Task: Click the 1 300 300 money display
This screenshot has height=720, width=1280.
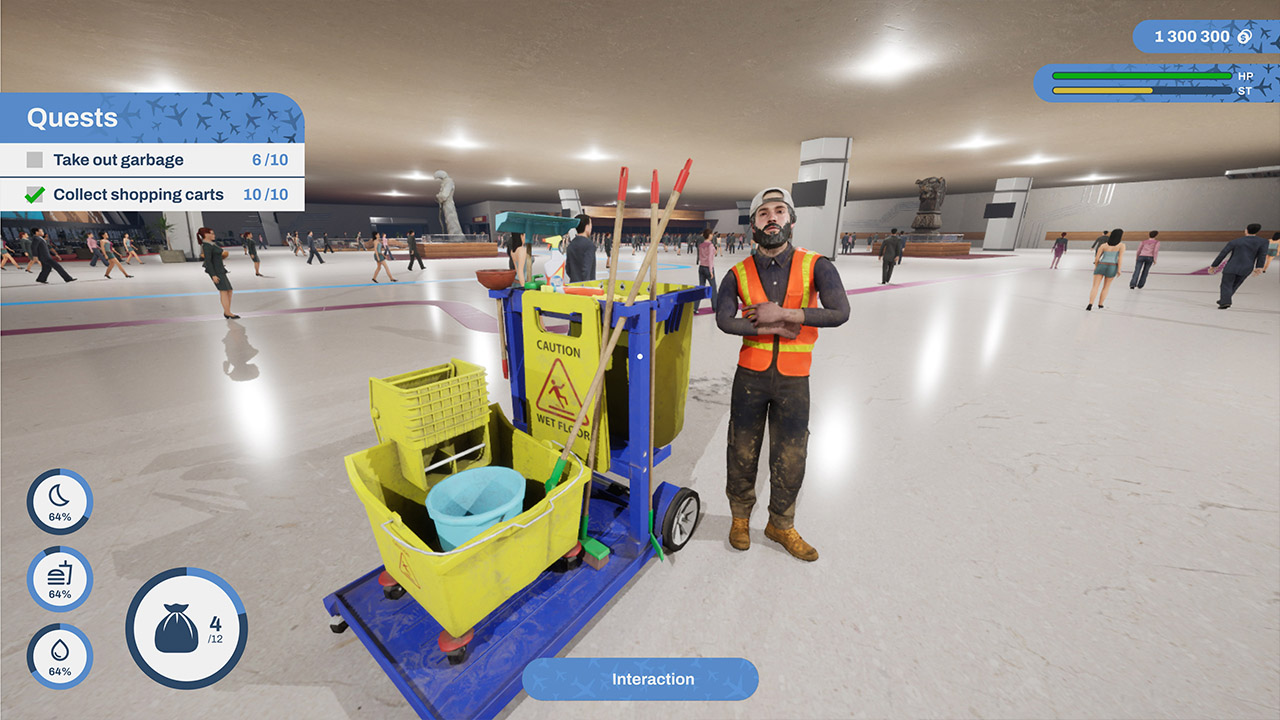Action: click(x=1190, y=36)
